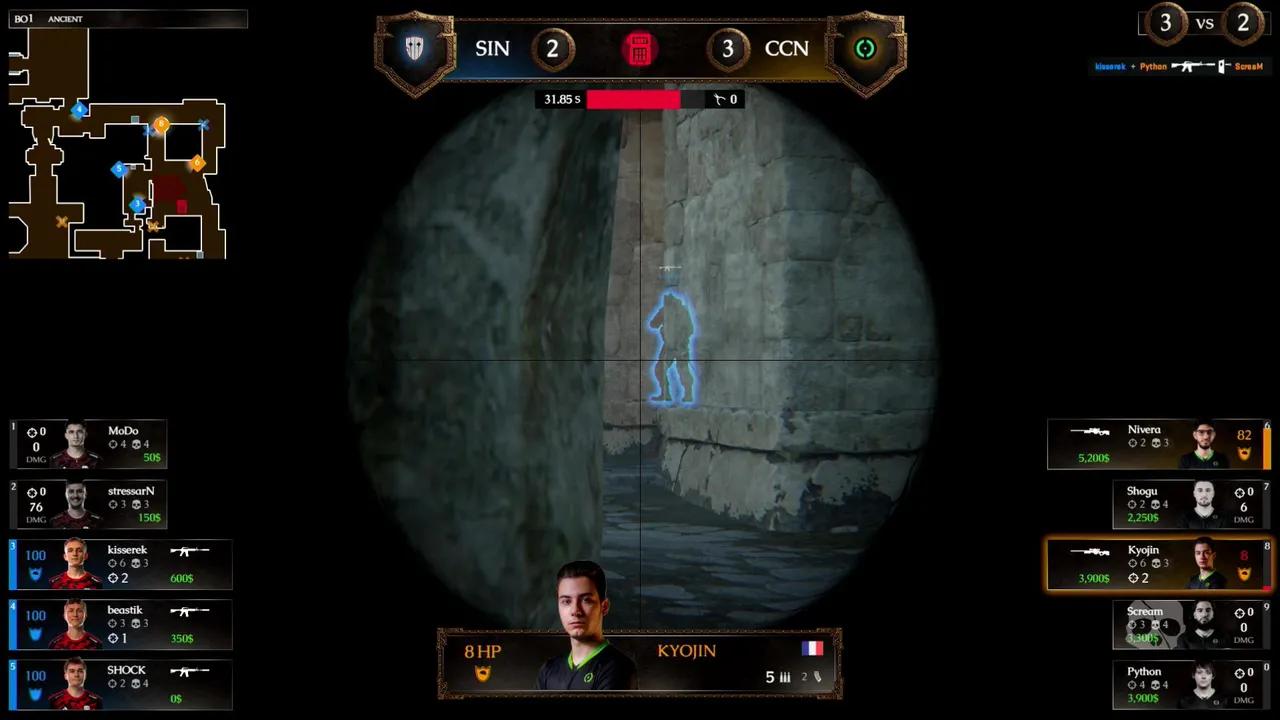Click the blue player marker on the minimap

coord(118,170)
